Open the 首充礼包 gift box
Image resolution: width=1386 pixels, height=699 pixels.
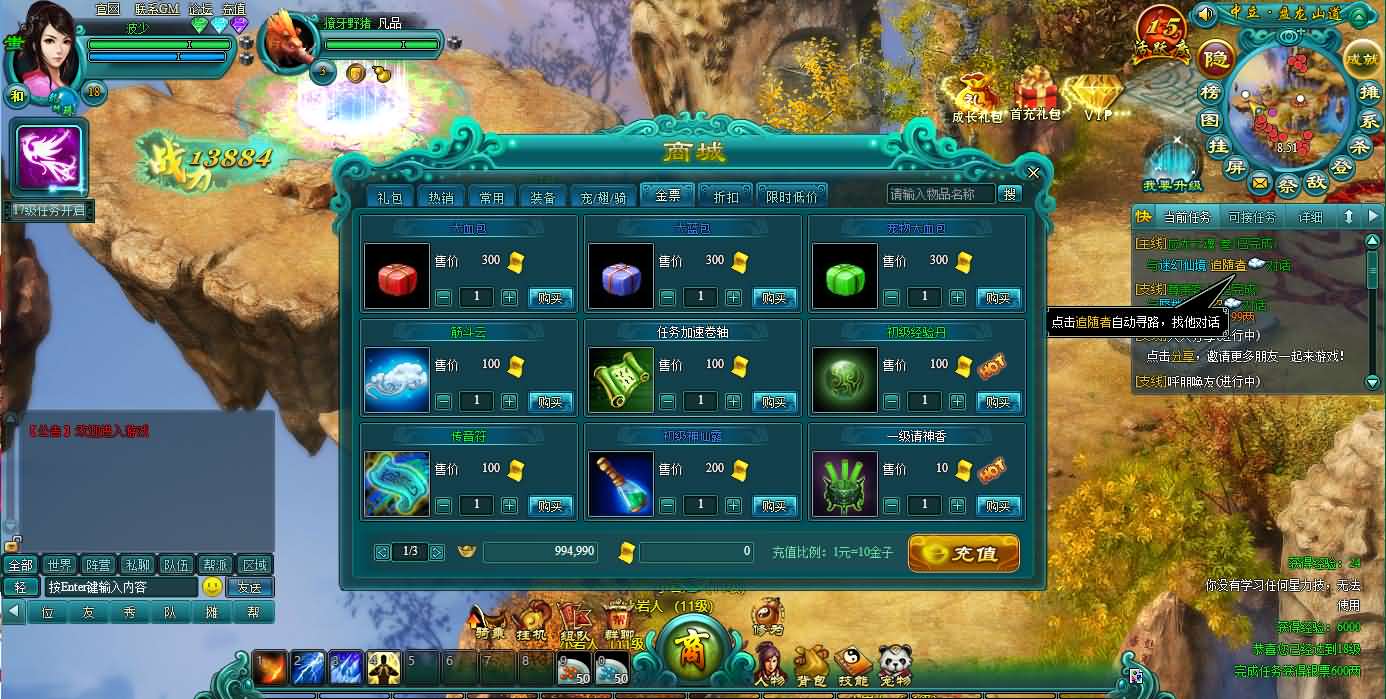pyautogui.click(x=1035, y=98)
